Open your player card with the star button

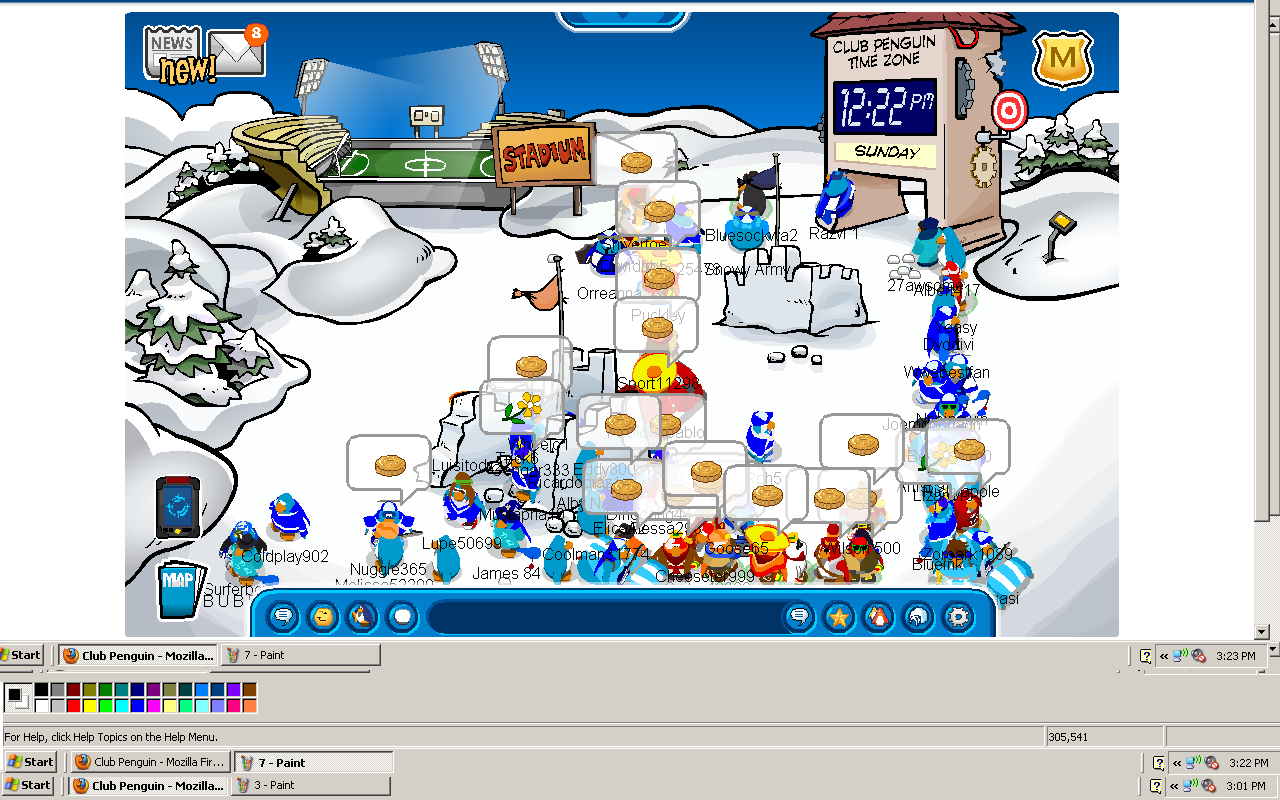(x=838, y=617)
